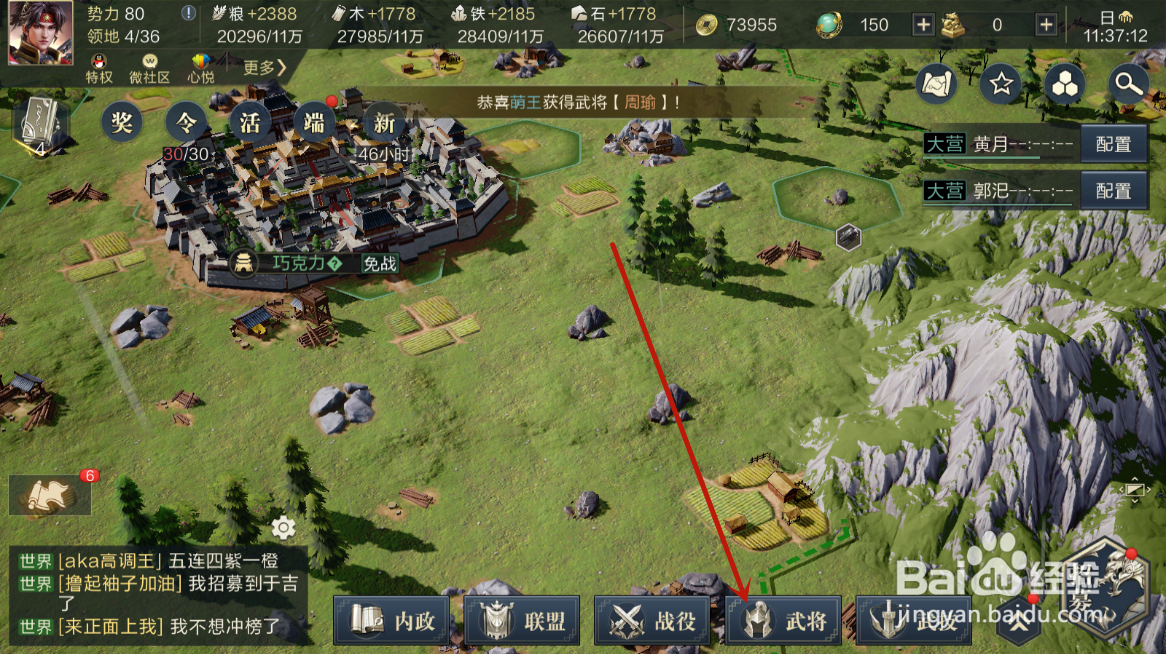
Task: Open the world map scroll icon
Action: (x=937, y=85)
